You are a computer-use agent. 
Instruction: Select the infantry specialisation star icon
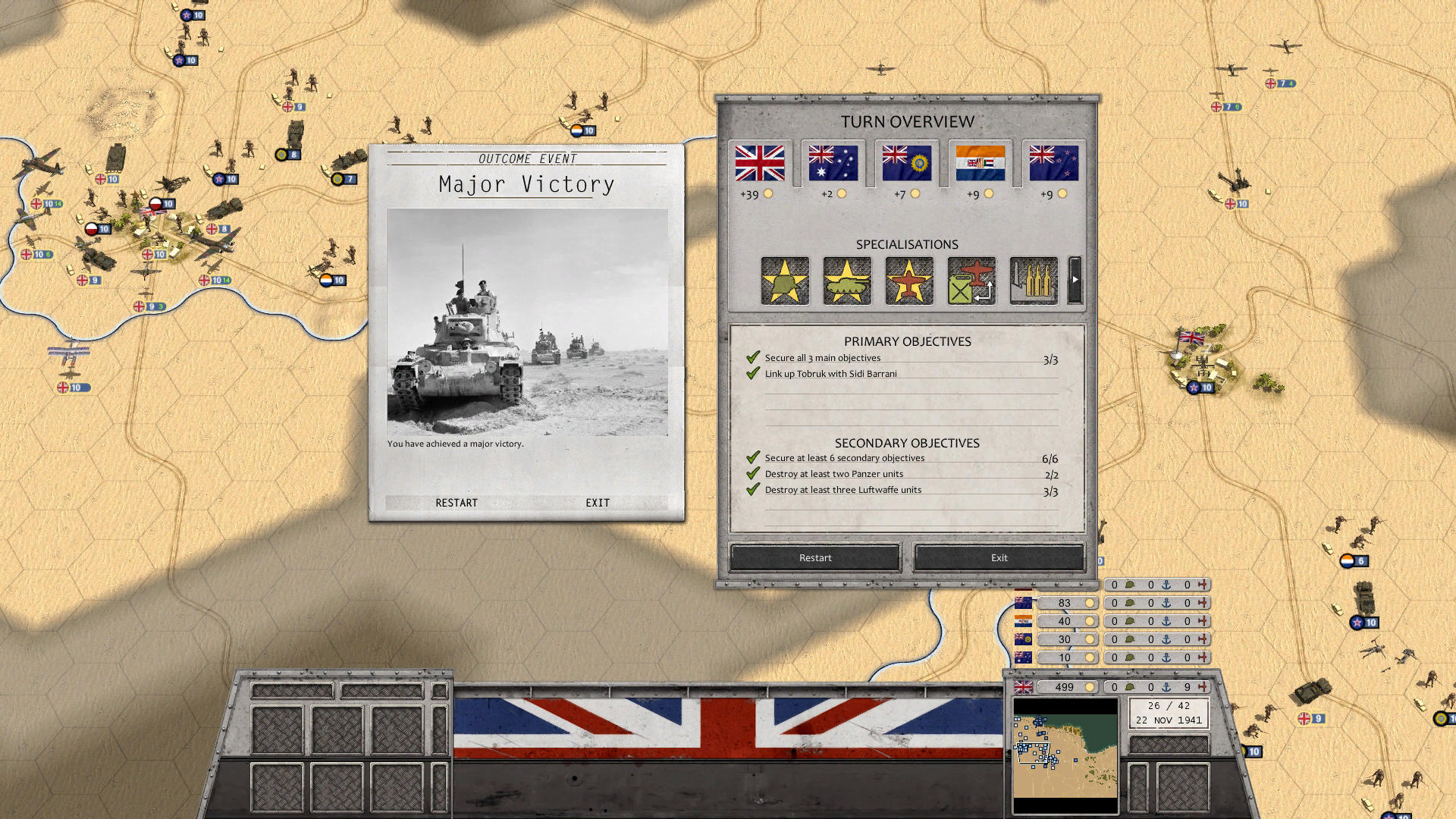coord(784,281)
